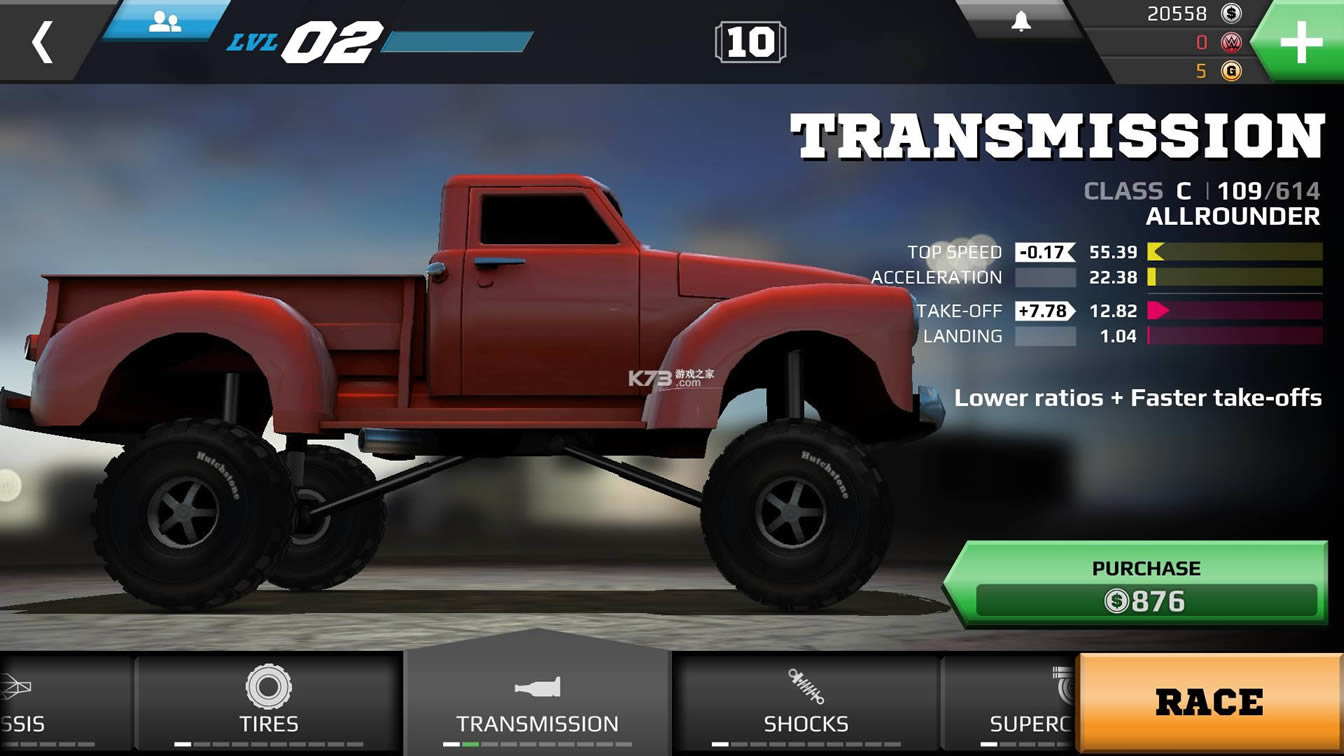Click the TAKE-OFF +7.78 stat indicator
Viewport: 1344px width, 756px height.
[1044, 311]
